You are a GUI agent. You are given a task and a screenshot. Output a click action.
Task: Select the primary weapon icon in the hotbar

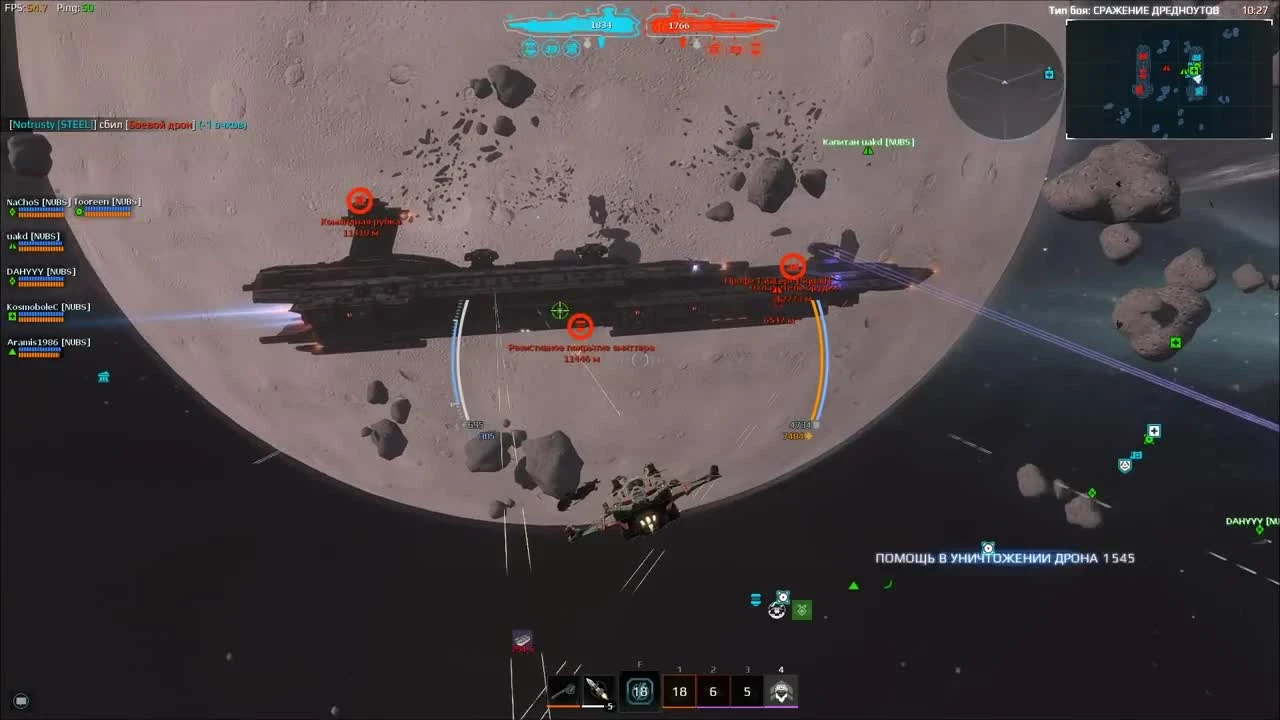tap(563, 690)
